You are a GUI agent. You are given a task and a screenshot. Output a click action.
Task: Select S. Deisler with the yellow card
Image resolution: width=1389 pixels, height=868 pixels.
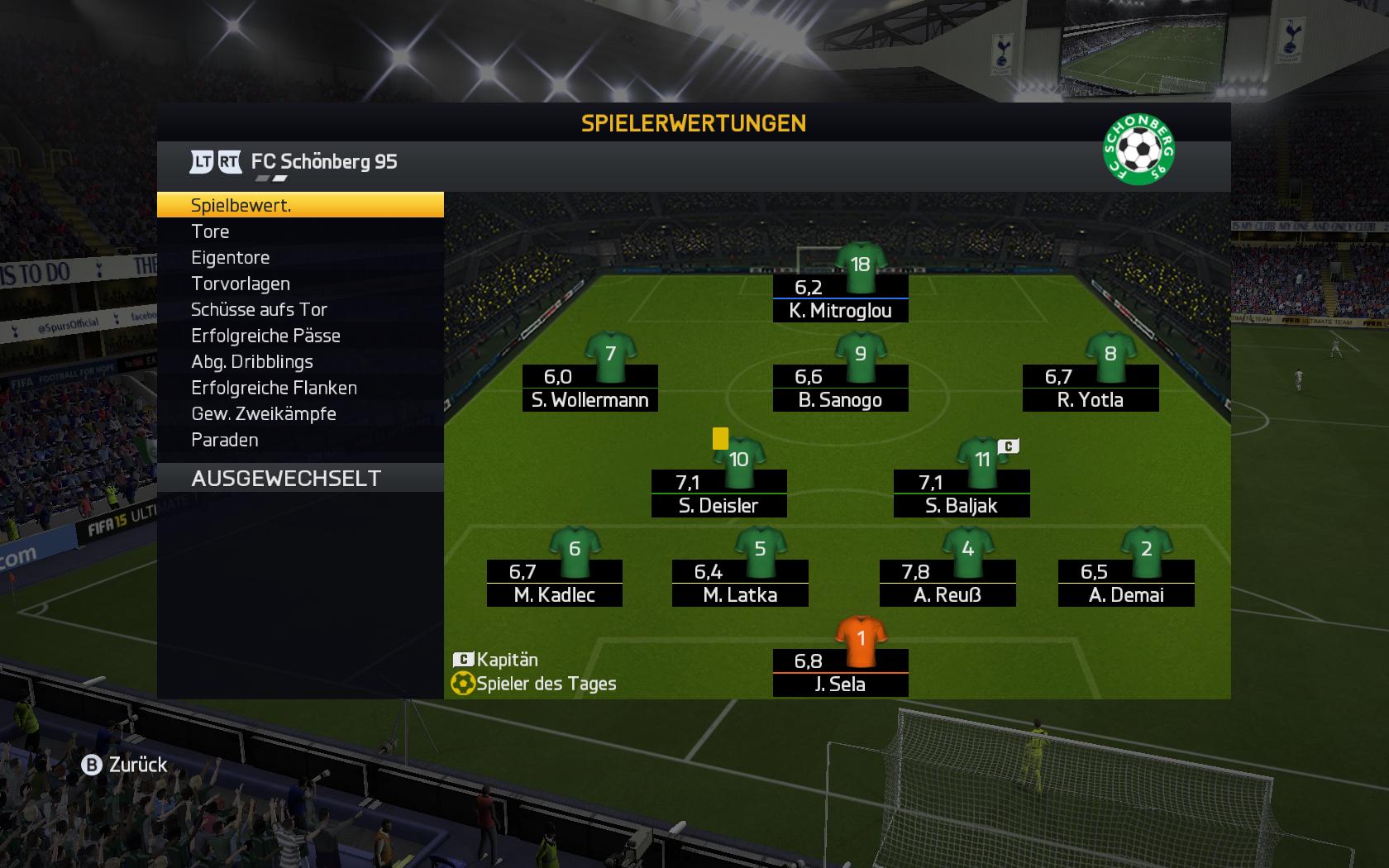coord(718,494)
